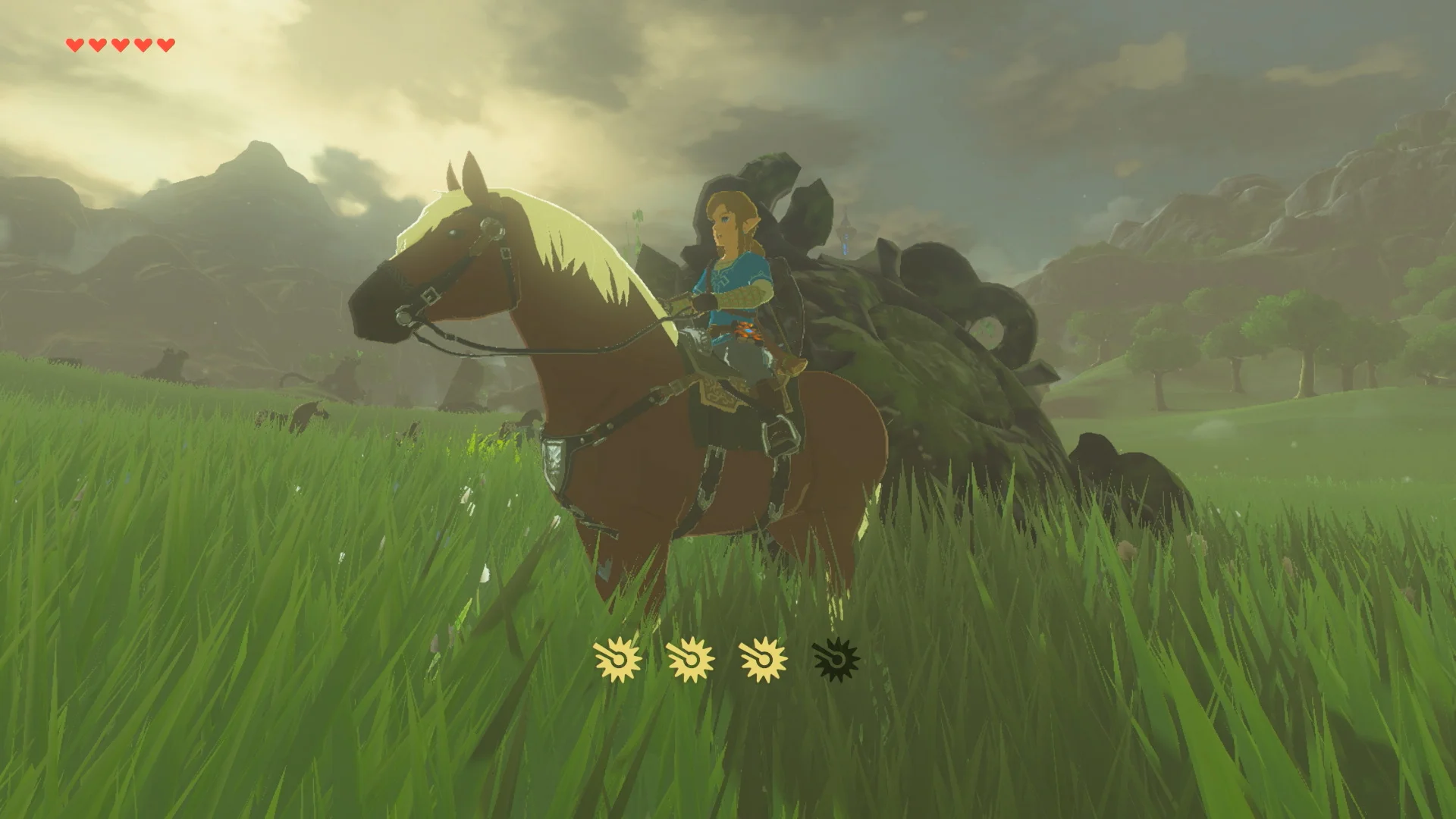This screenshot has width=1456, height=819.
Task: Toggle the leftmost spur gauge segment
Action: [x=618, y=660]
